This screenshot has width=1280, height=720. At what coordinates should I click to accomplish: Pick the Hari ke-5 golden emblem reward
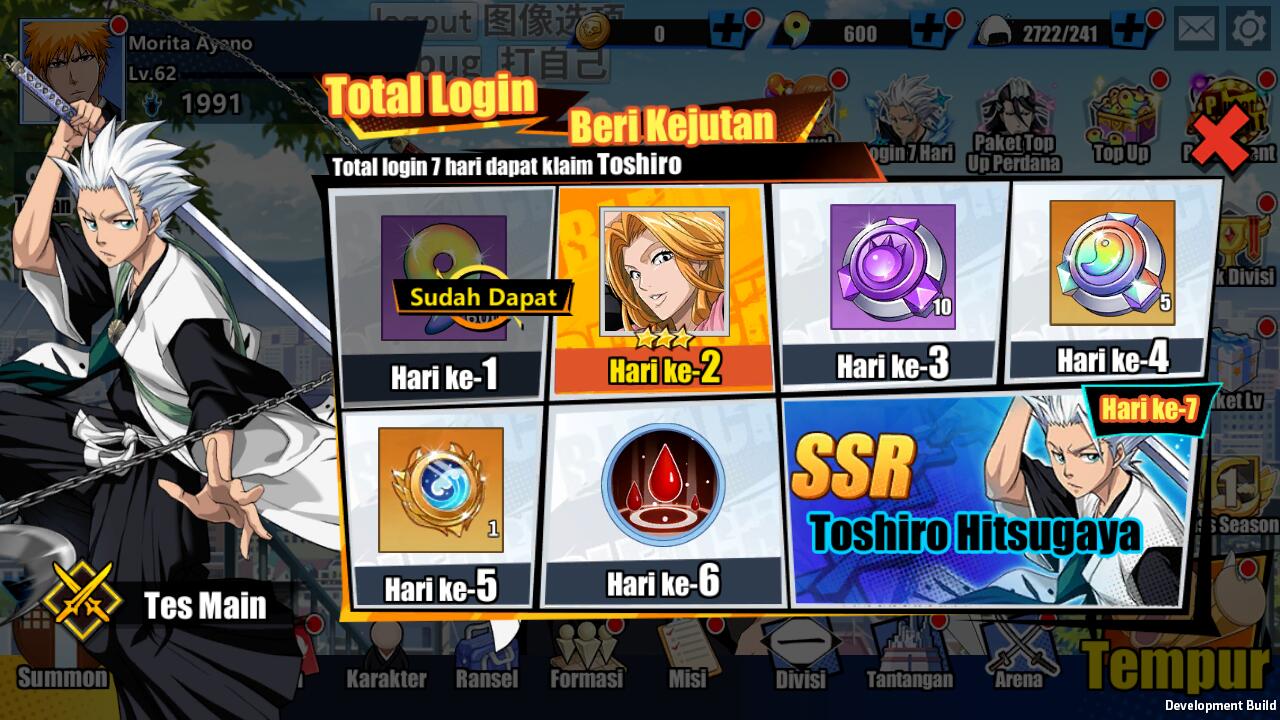tap(441, 505)
